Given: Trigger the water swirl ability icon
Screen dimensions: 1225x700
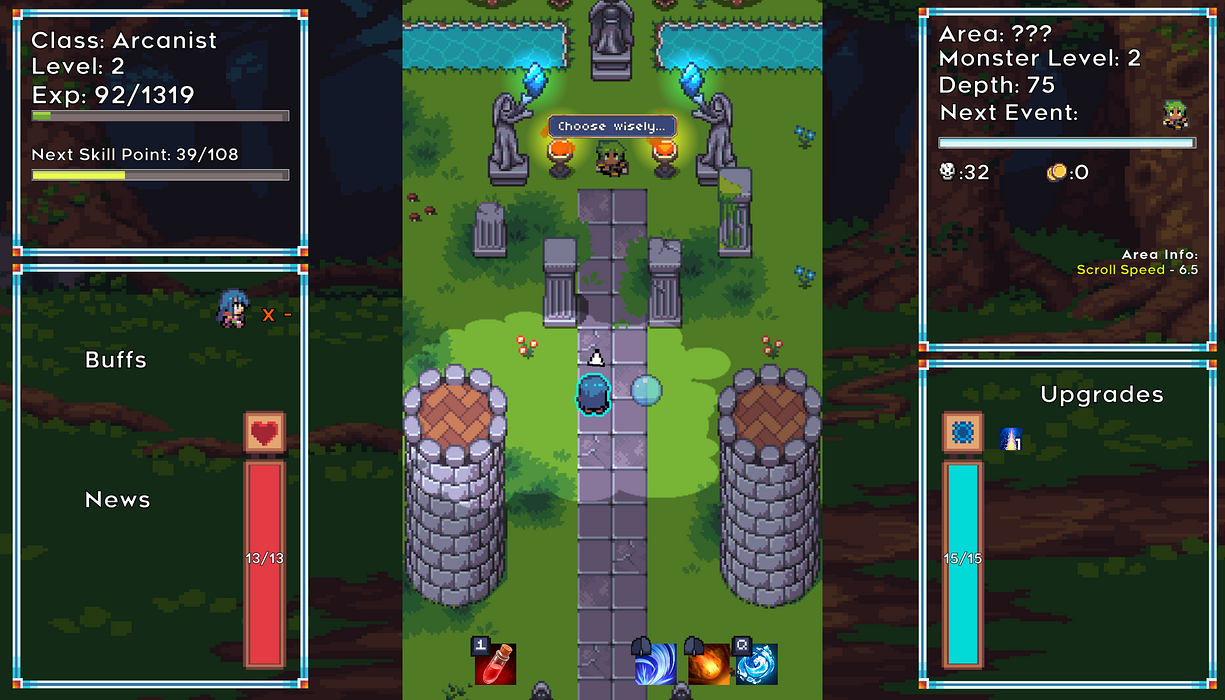Looking at the screenshot, I should 757,664.
